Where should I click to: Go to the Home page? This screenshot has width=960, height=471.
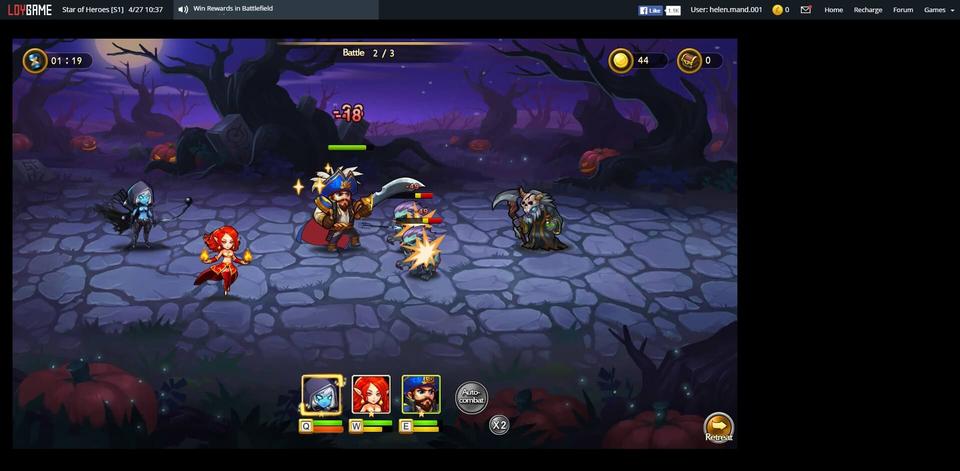tap(833, 10)
